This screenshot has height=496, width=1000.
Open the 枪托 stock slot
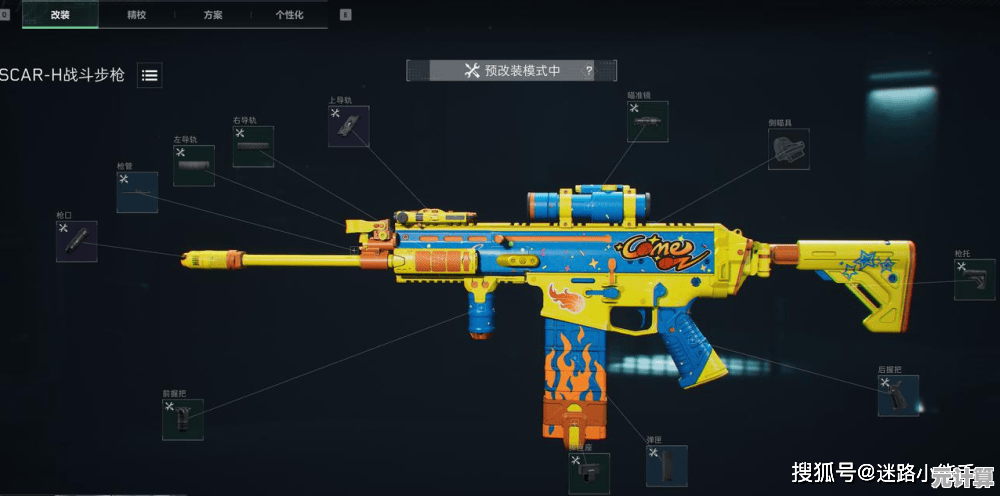pos(974,280)
